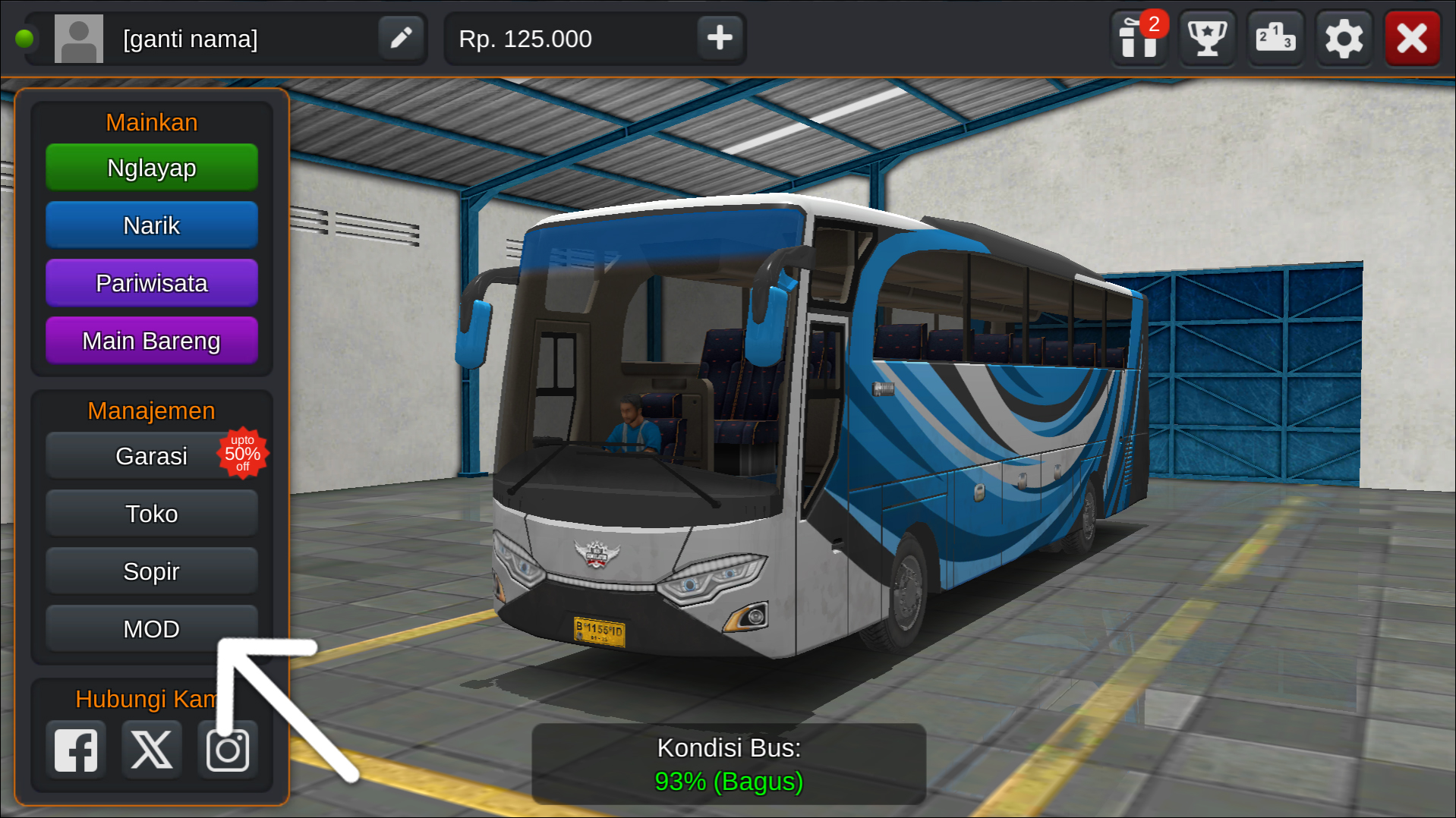Open the X social media icon
Screen dimensions: 1456x818
[x=151, y=750]
